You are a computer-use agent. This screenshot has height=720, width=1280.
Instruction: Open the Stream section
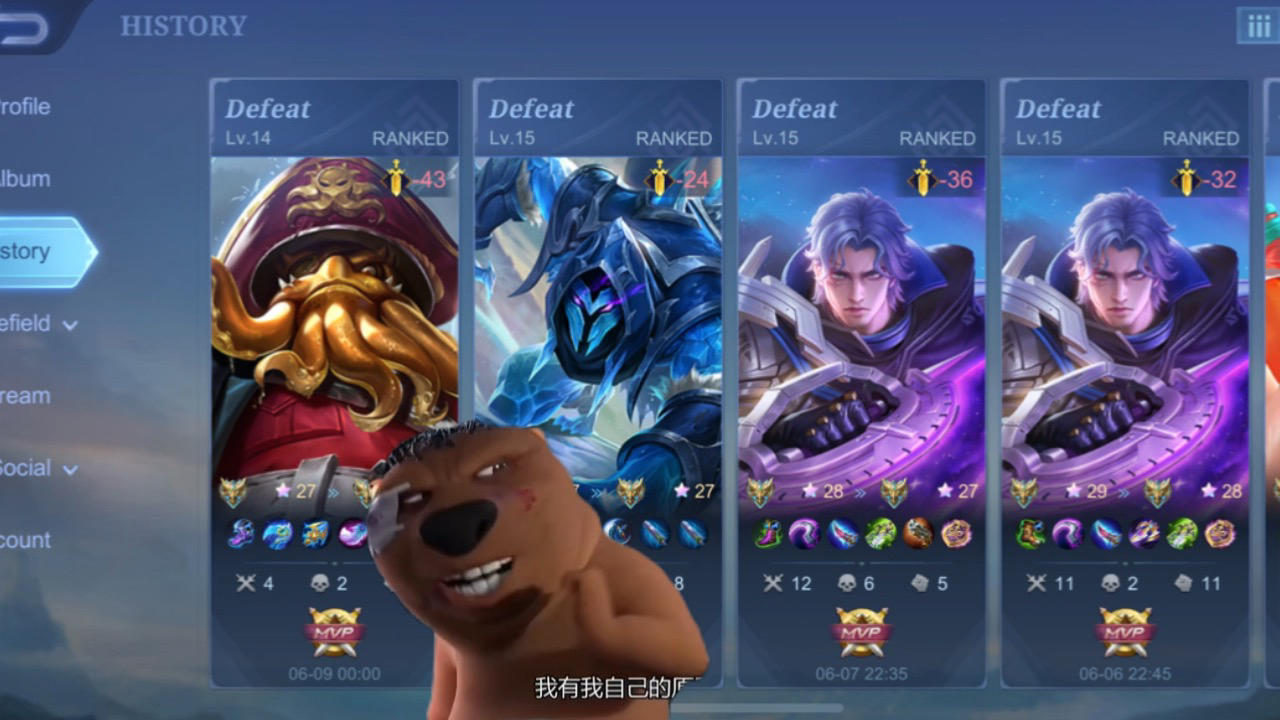coord(25,396)
